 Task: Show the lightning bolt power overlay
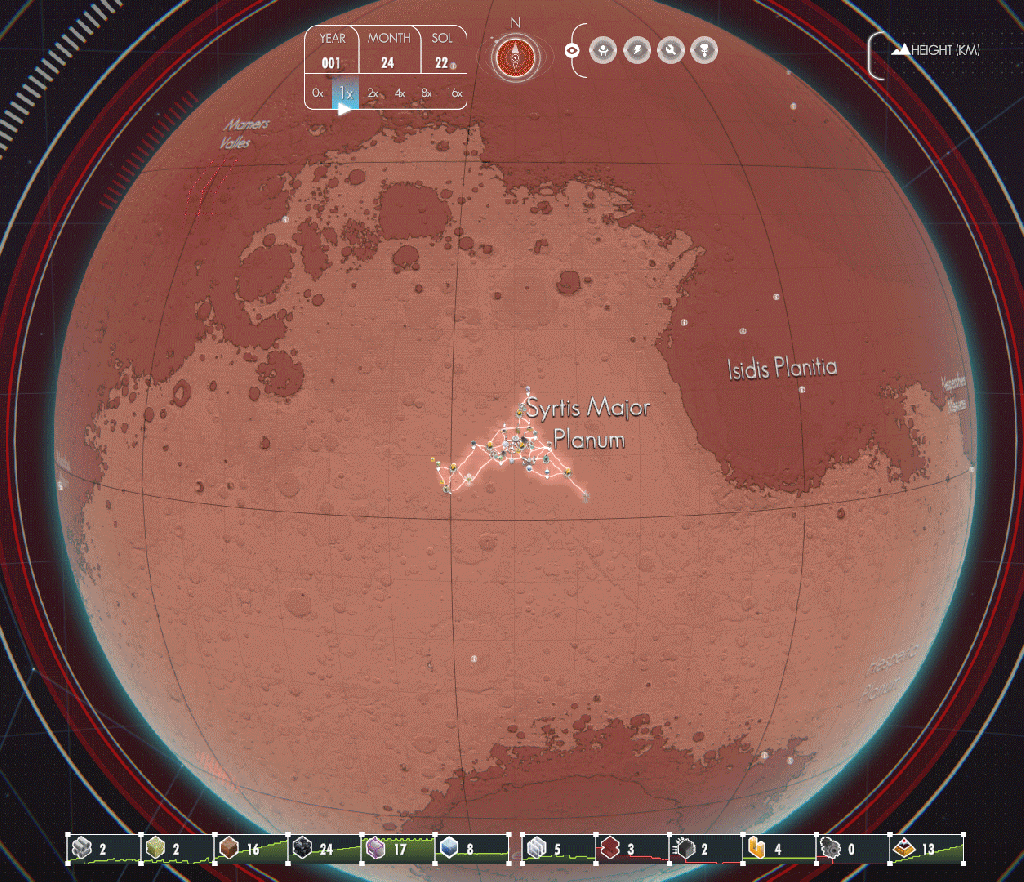637,49
